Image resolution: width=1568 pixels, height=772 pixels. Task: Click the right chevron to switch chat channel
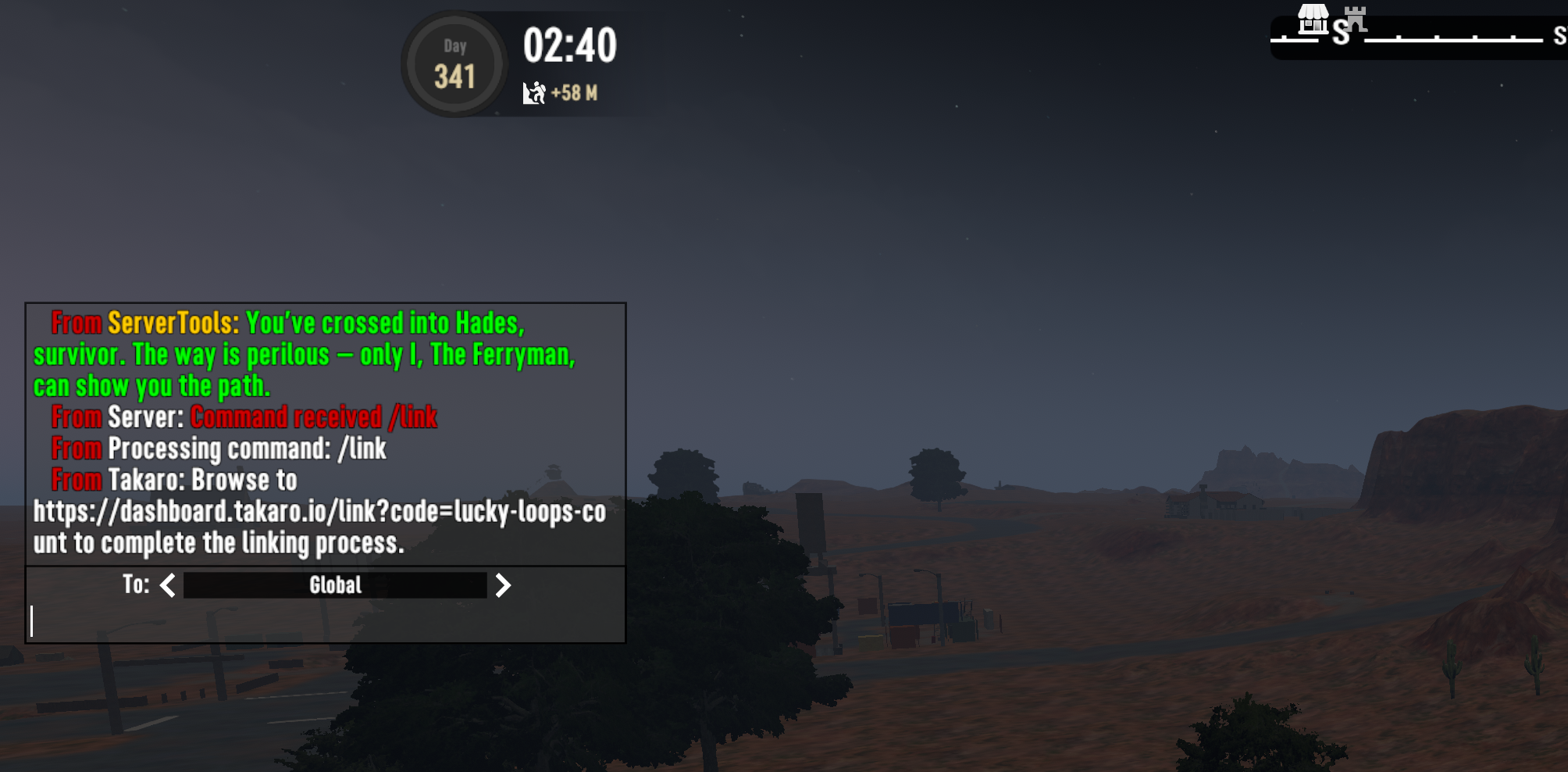pyautogui.click(x=504, y=585)
